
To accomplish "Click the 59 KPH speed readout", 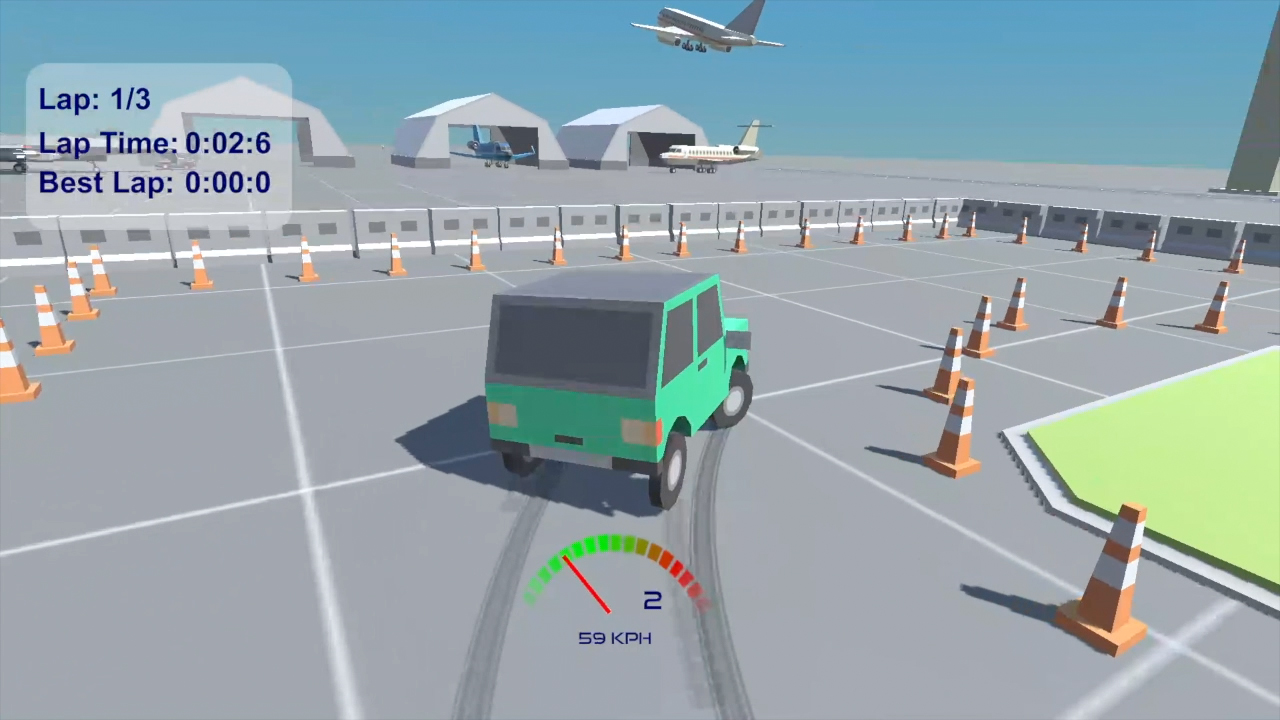I will tap(614, 638).
